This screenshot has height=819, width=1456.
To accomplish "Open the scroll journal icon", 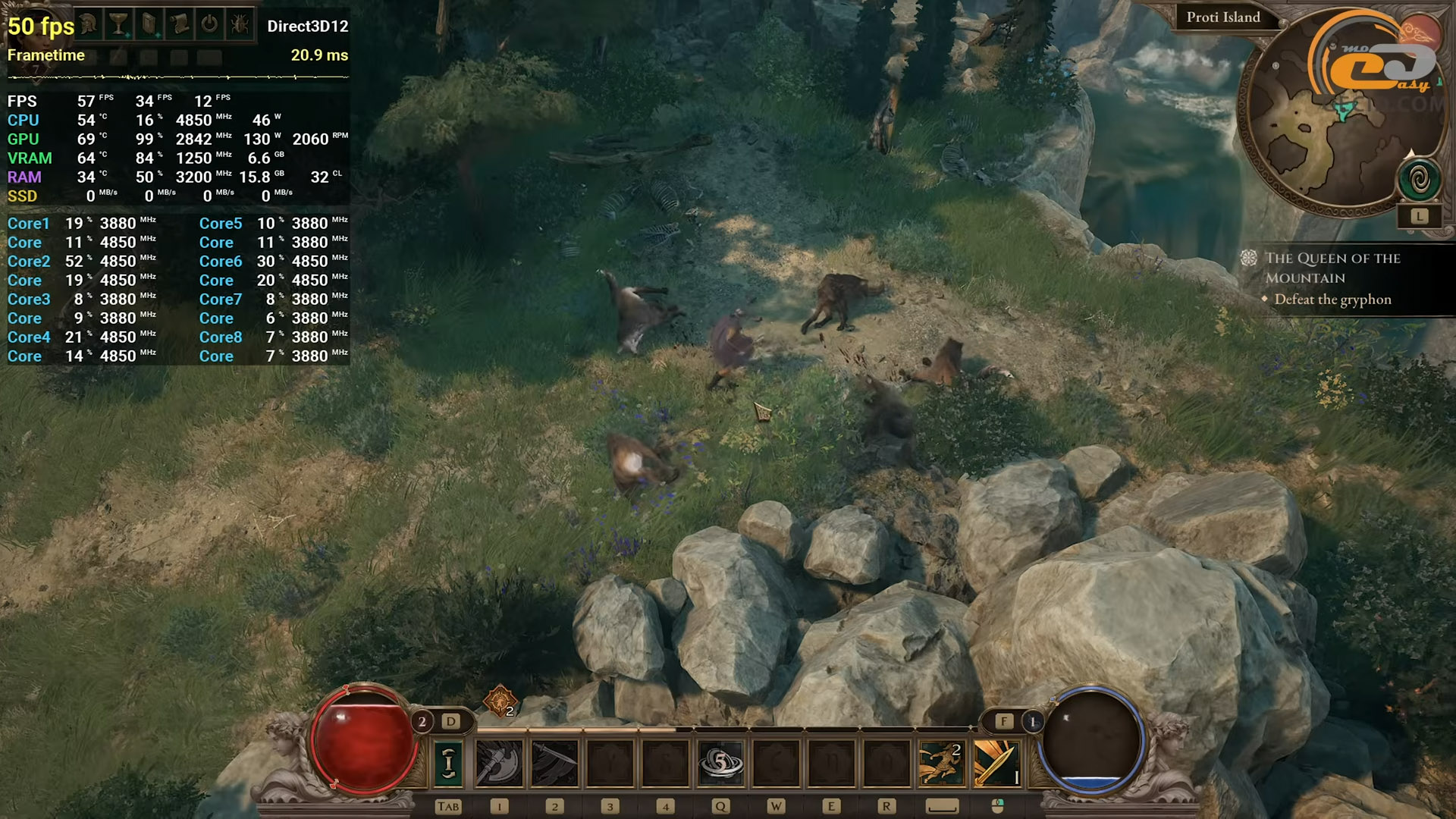I will point(180,24).
